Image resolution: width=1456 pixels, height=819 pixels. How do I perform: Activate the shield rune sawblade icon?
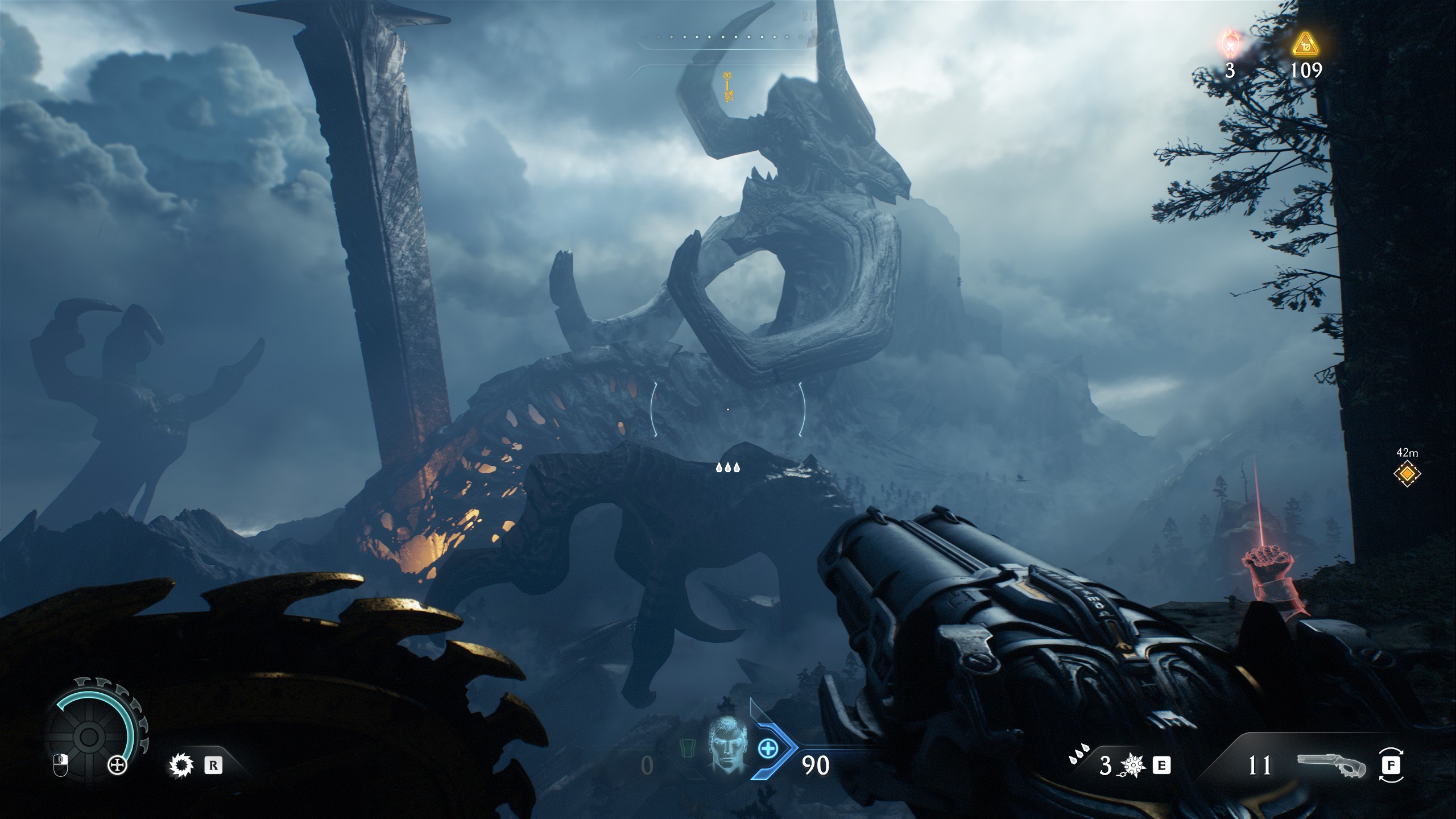pyautogui.click(x=181, y=766)
